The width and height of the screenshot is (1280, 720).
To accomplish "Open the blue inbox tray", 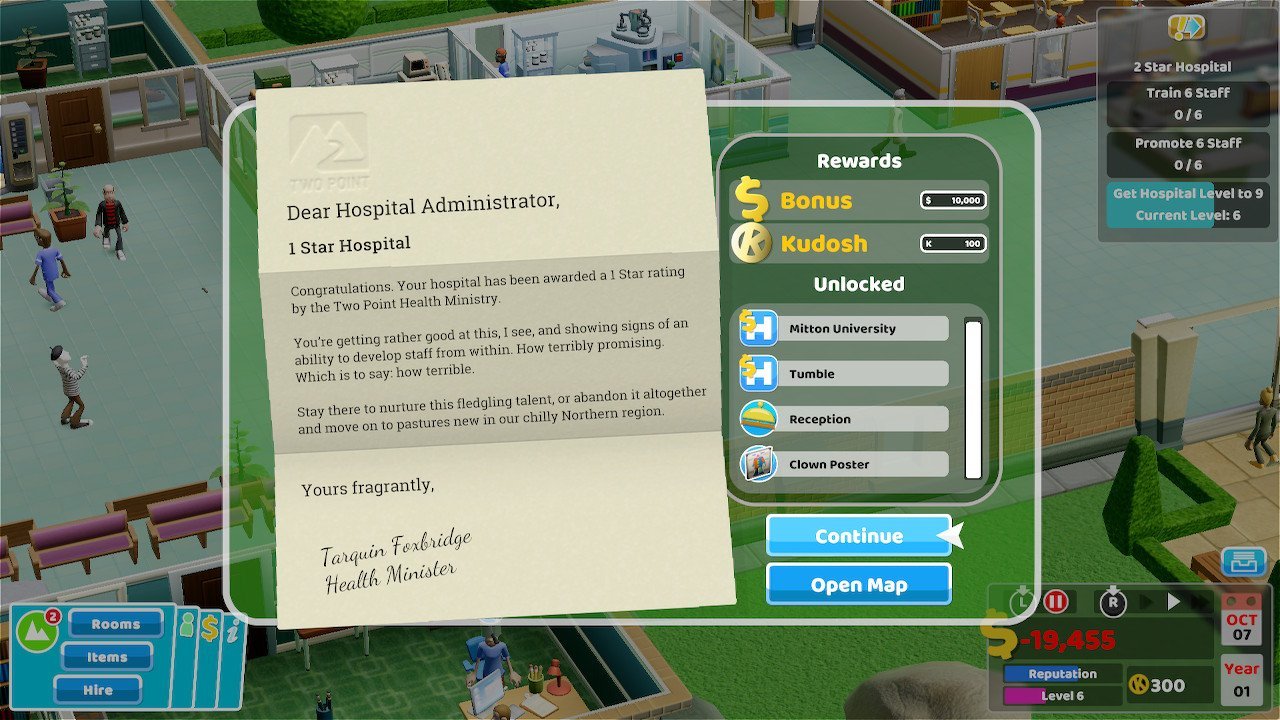I will [1243, 562].
